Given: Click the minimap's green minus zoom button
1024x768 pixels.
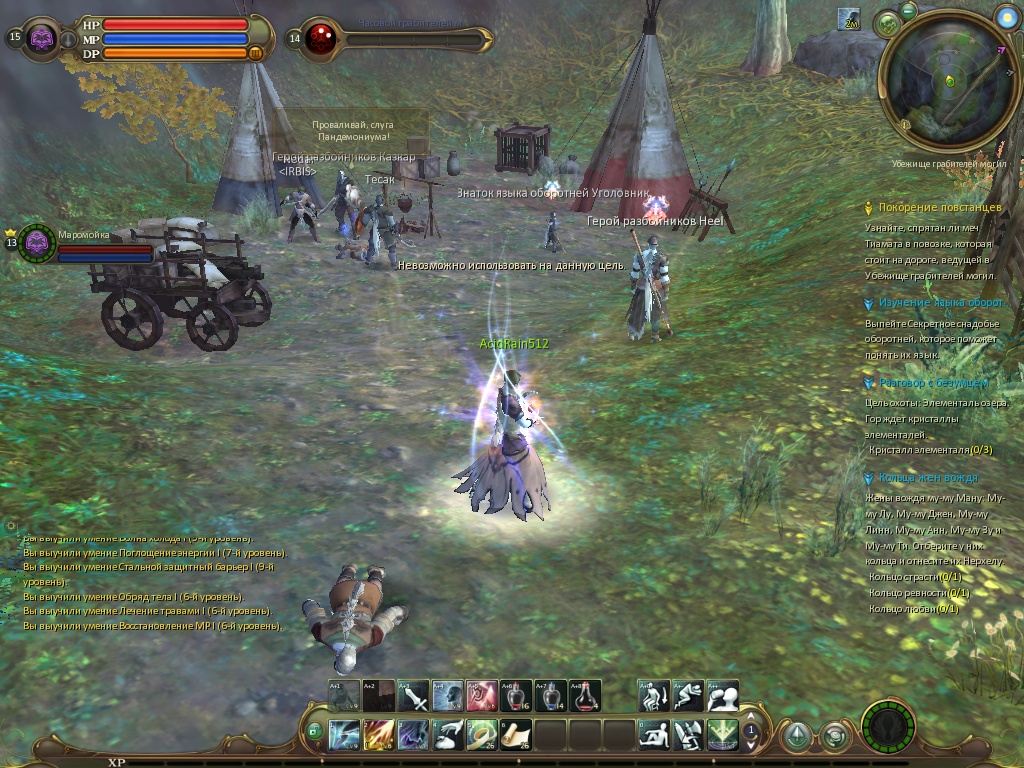Looking at the screenshot, I should point(908,10).
